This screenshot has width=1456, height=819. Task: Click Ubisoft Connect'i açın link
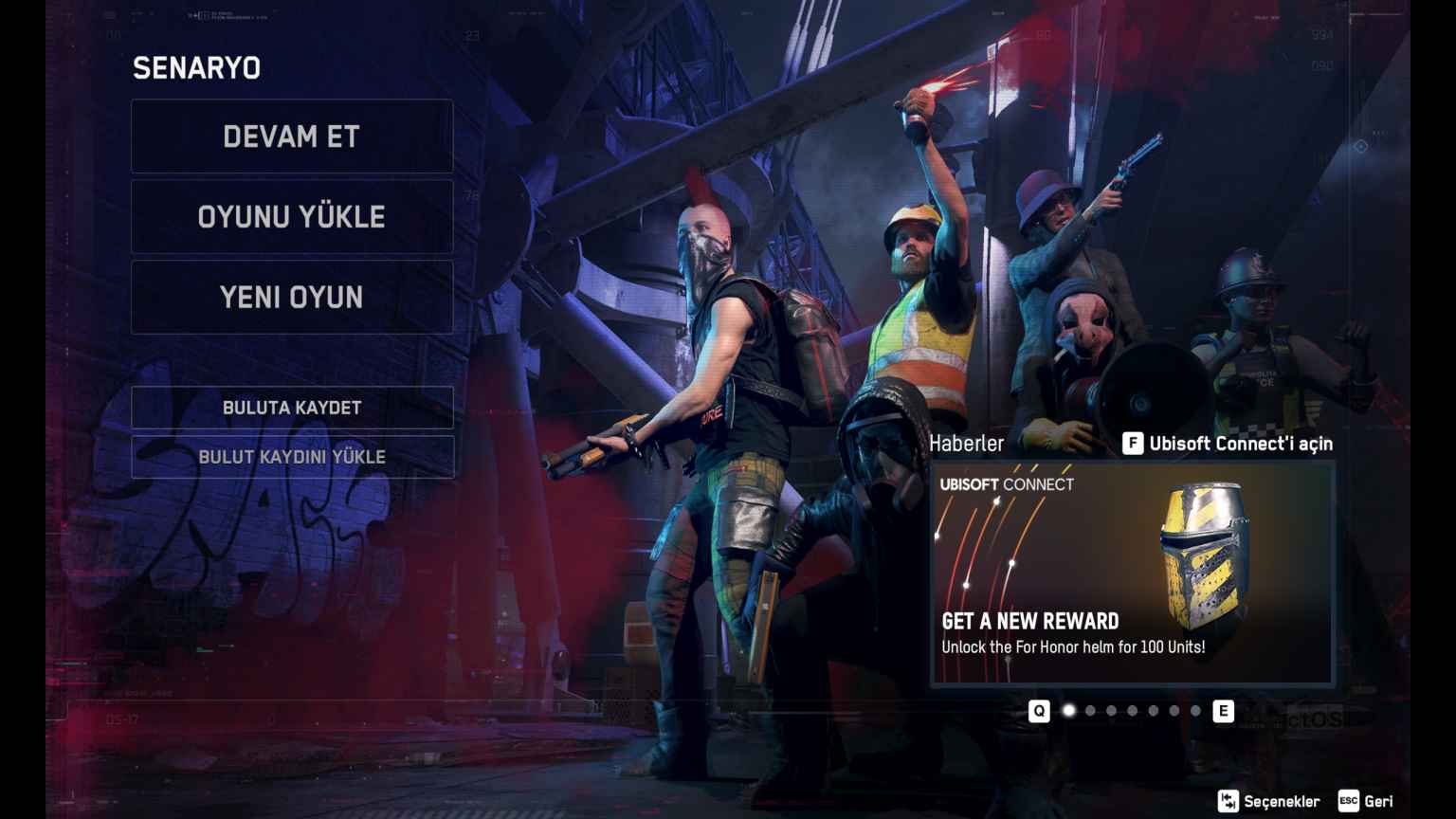coord(1228,444)
